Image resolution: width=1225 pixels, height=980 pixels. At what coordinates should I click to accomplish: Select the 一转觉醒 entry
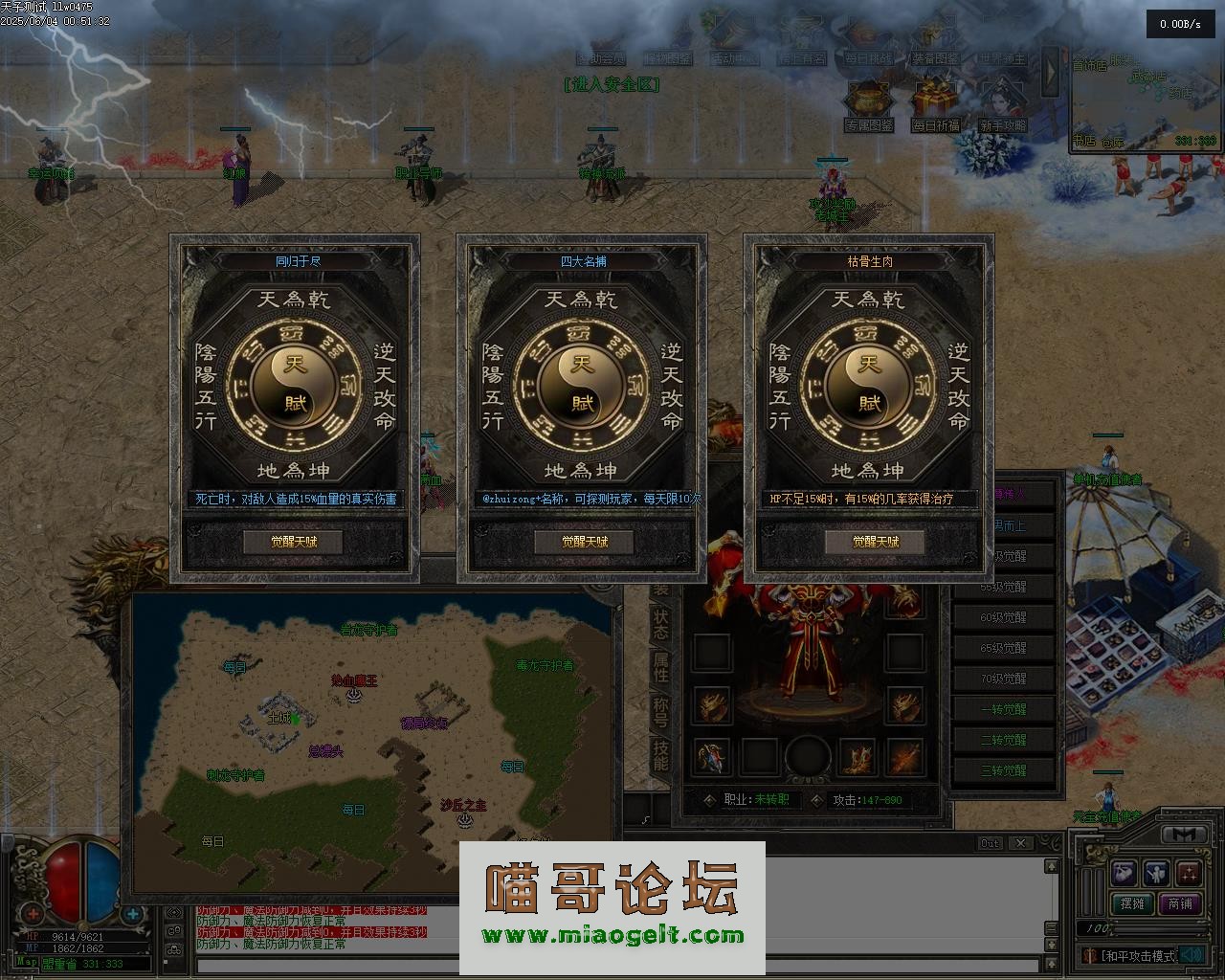click(x=1003, y=709)
